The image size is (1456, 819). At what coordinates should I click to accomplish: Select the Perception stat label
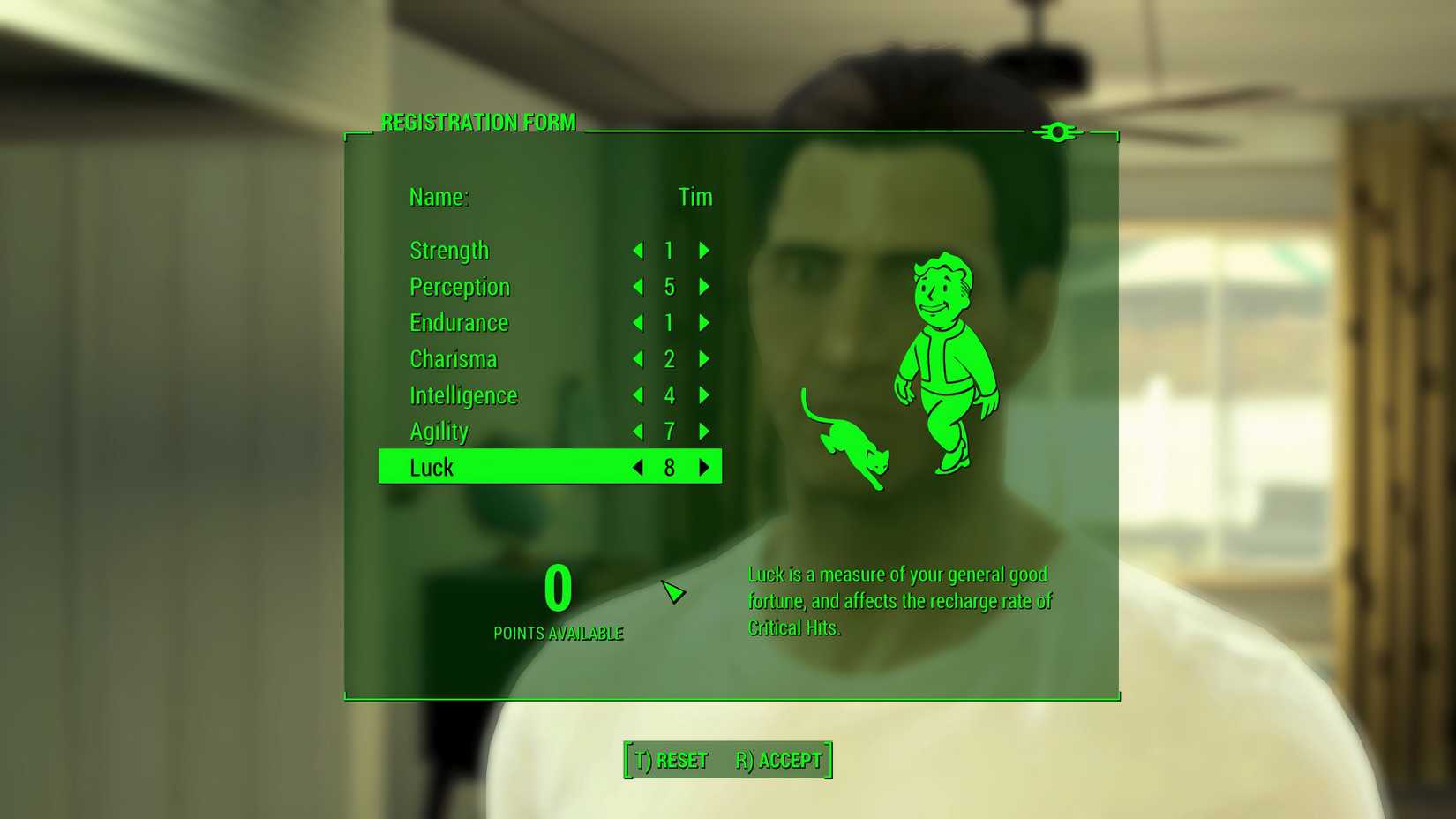(459, 287)
